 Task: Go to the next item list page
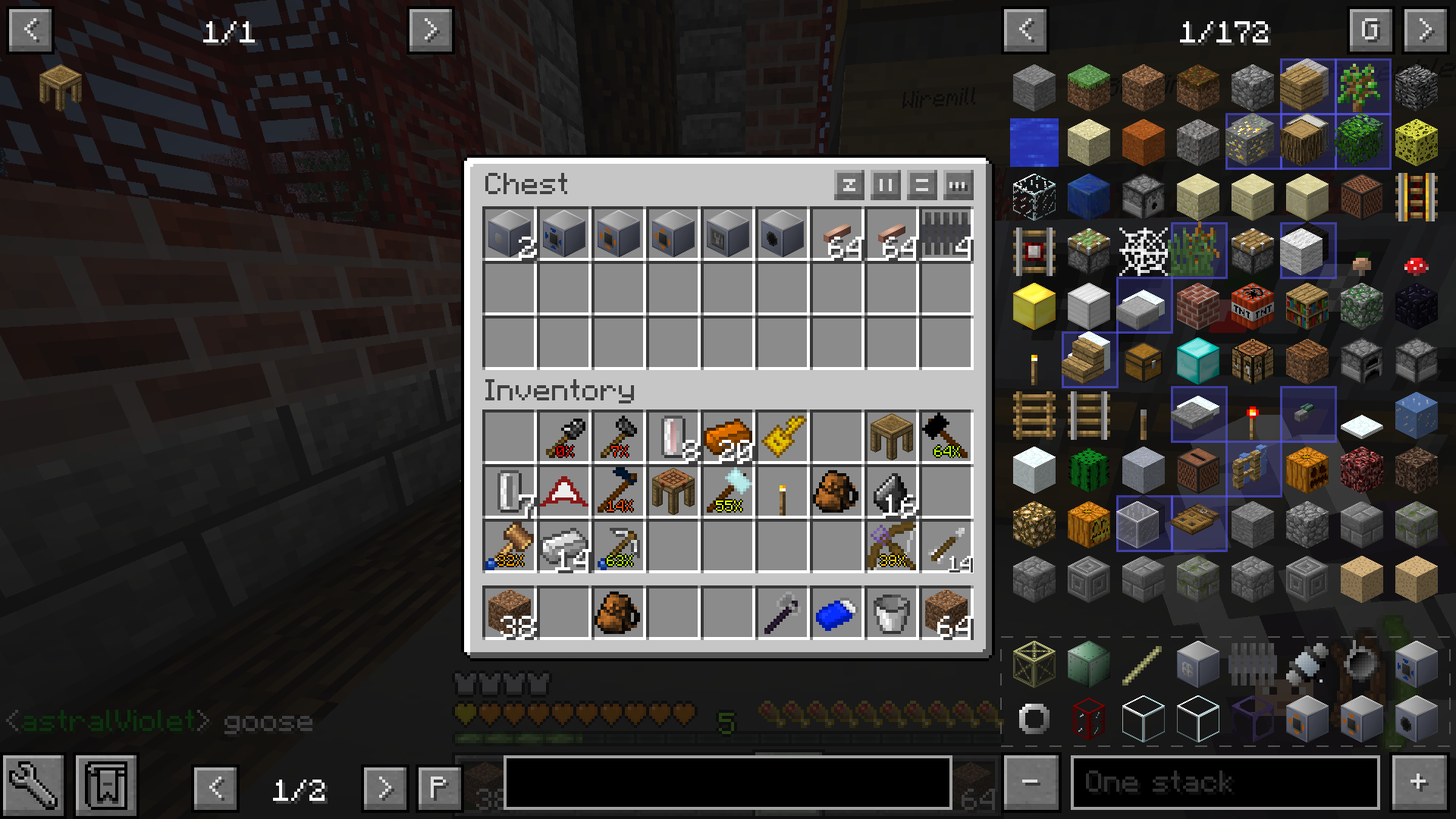coord(1425,30)
